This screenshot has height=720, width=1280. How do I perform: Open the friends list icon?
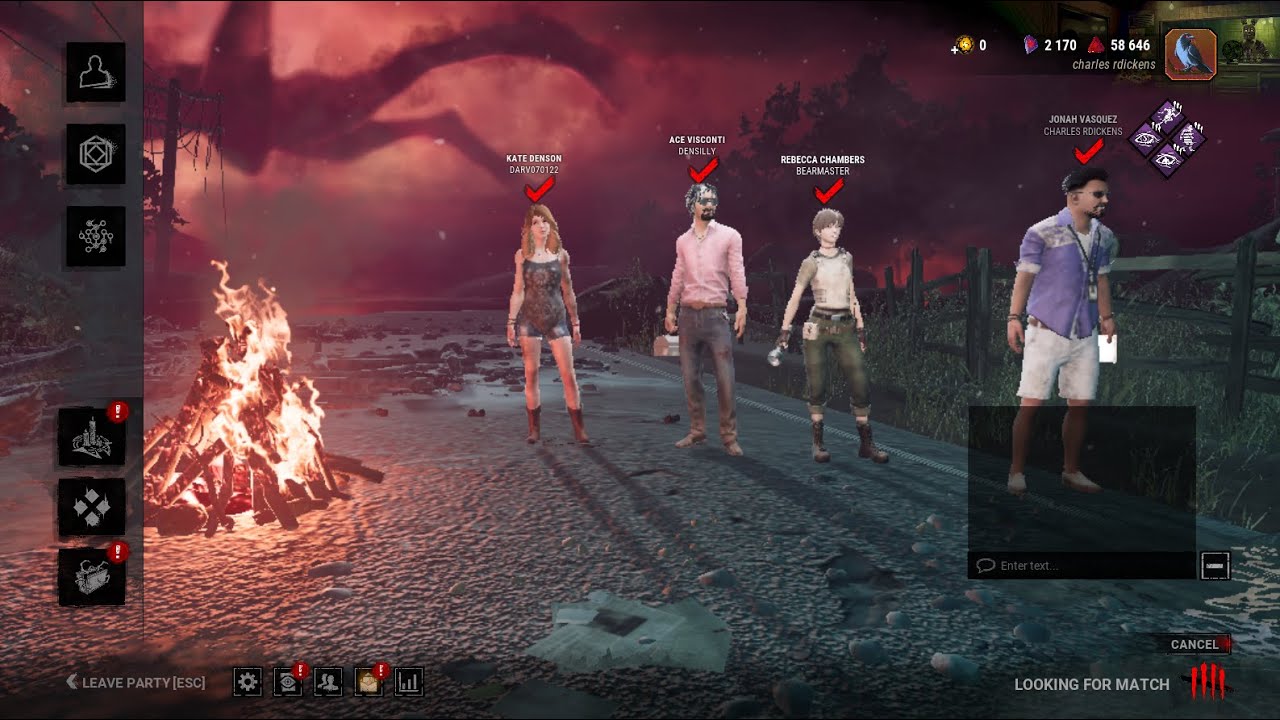(327, 682)
